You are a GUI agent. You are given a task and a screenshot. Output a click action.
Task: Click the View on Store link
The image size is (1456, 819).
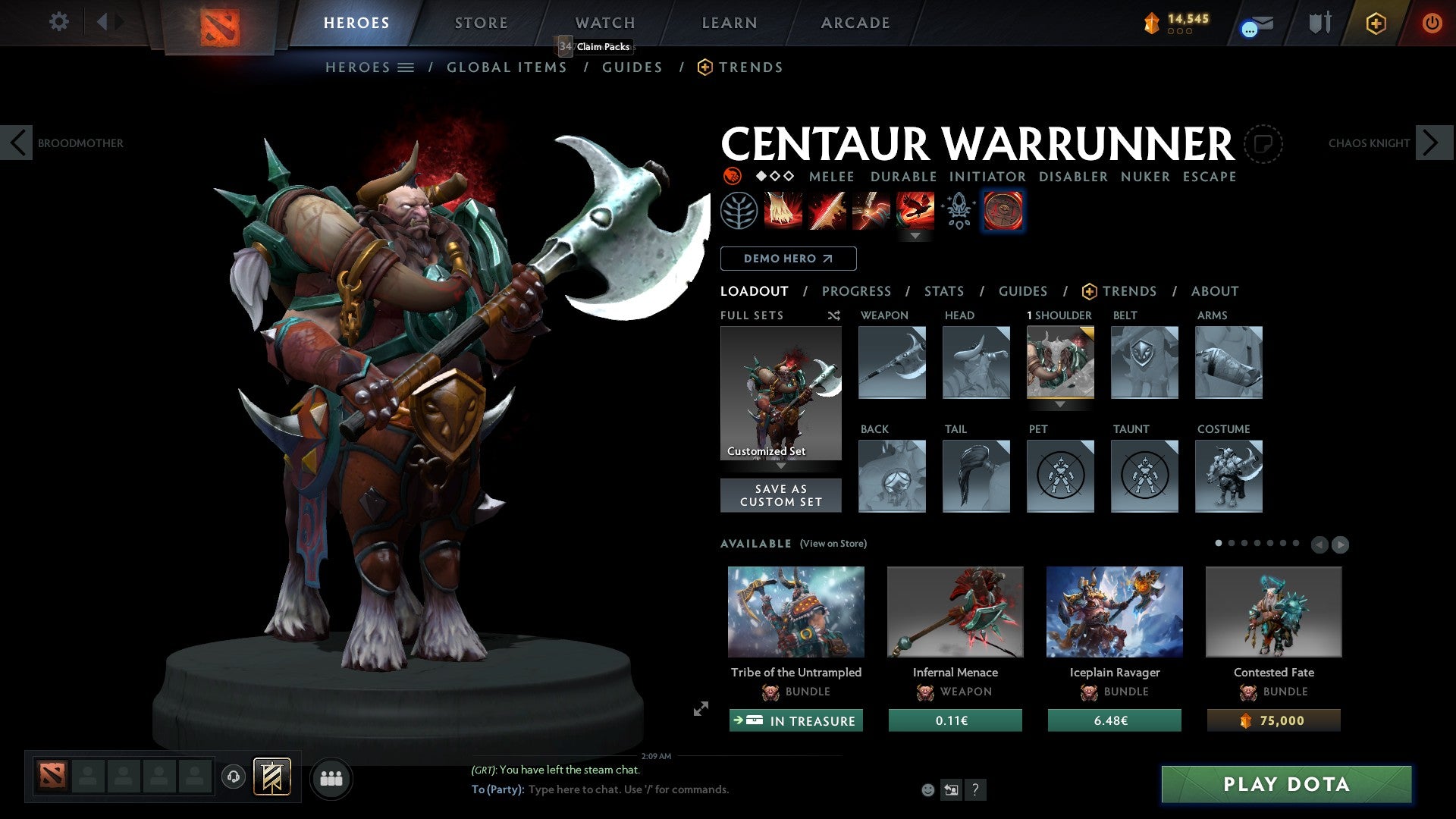(x=833, y=544)
